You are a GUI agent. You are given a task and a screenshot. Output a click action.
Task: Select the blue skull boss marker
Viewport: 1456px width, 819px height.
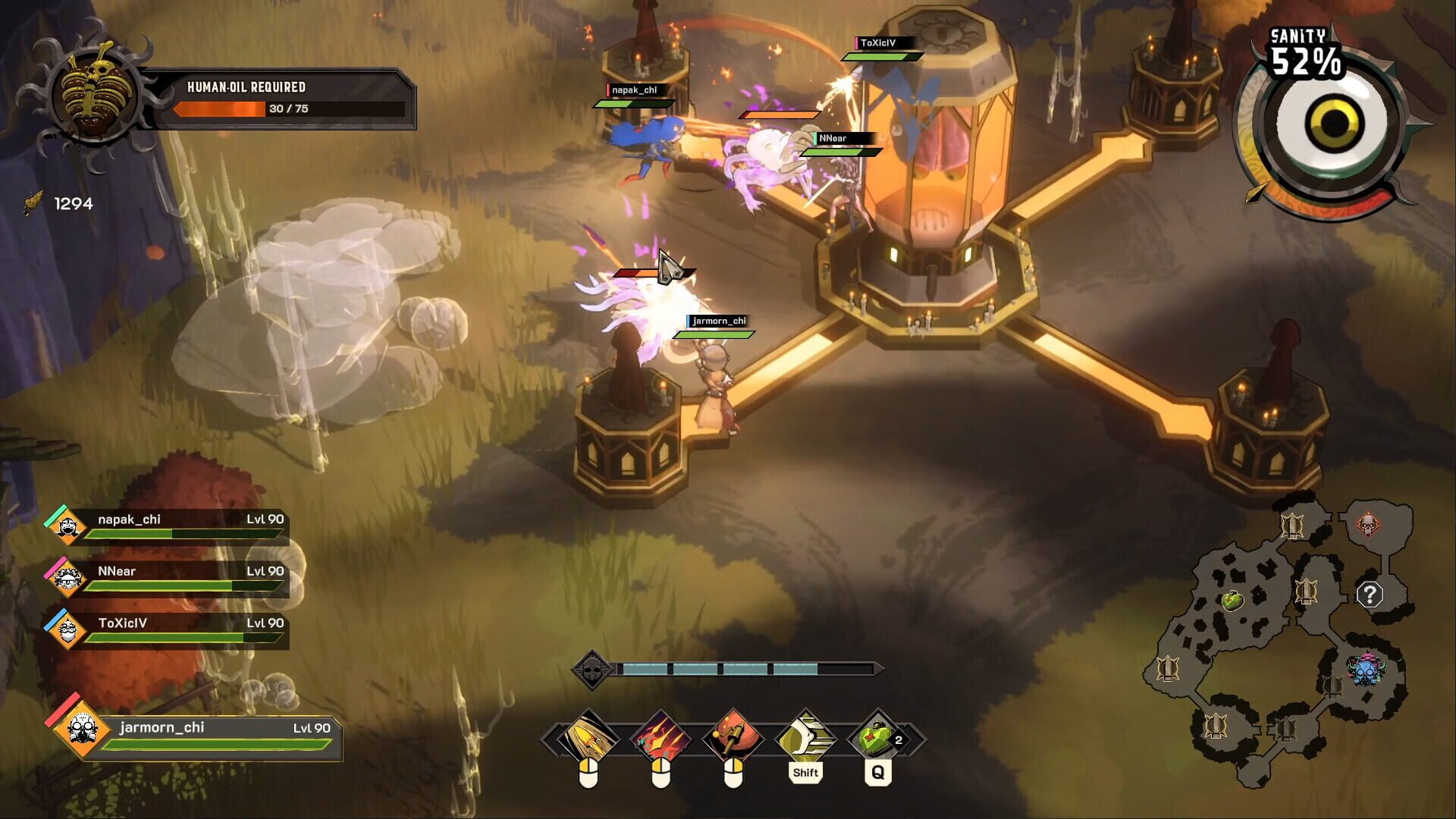tap(1366, 670)
